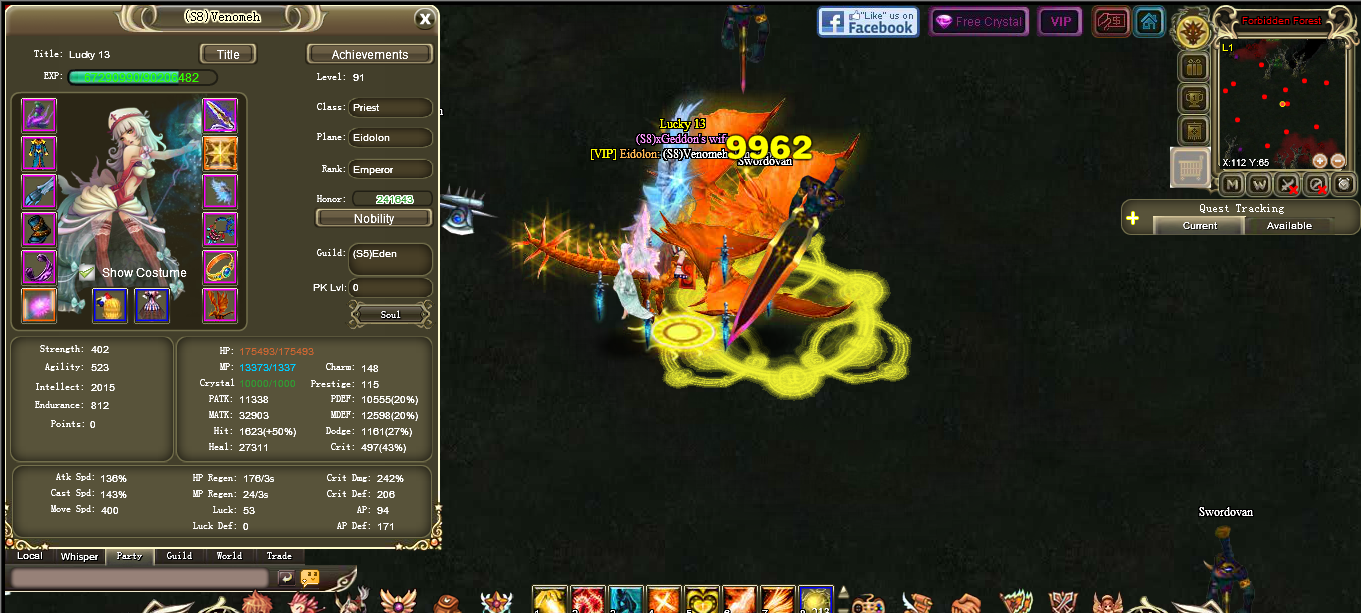Click the Soul button
The height and width of the screenshot is (613, 1361).
pos(390,314)
